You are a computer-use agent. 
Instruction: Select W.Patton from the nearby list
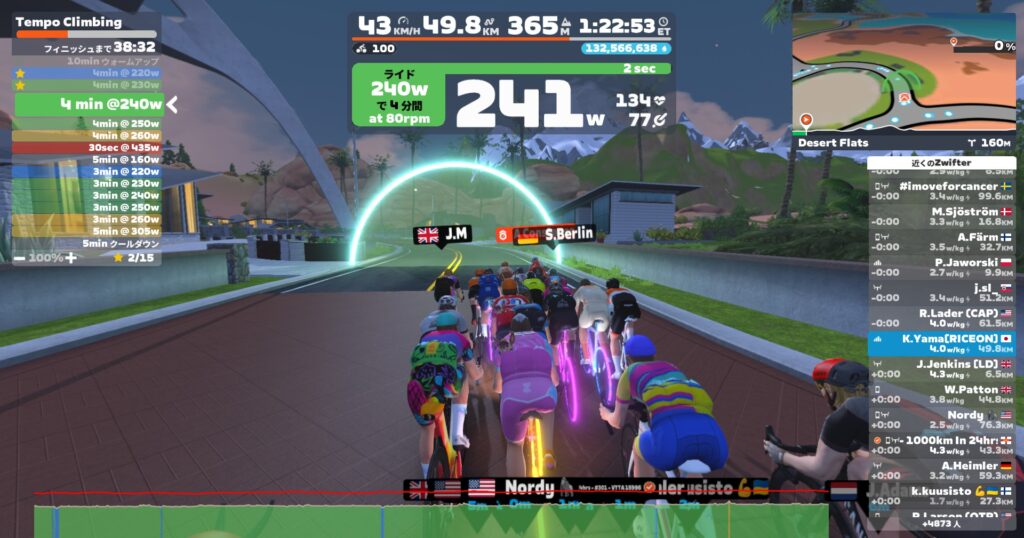(x=940, y=395)
